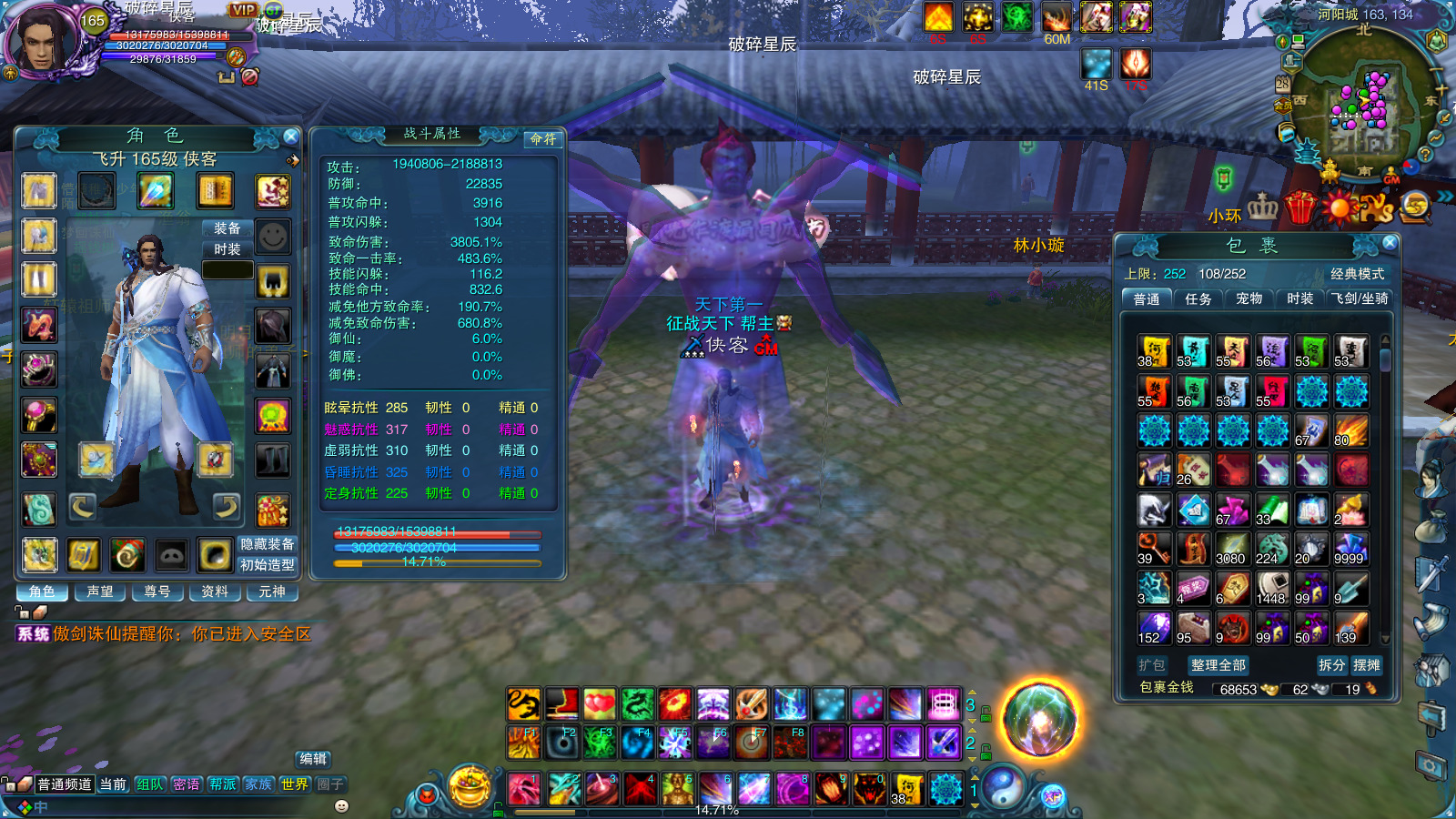This screenshot has width=1456, height=819.
Task: Open the 摆摊 stall button
Action: click(1367, 665)
